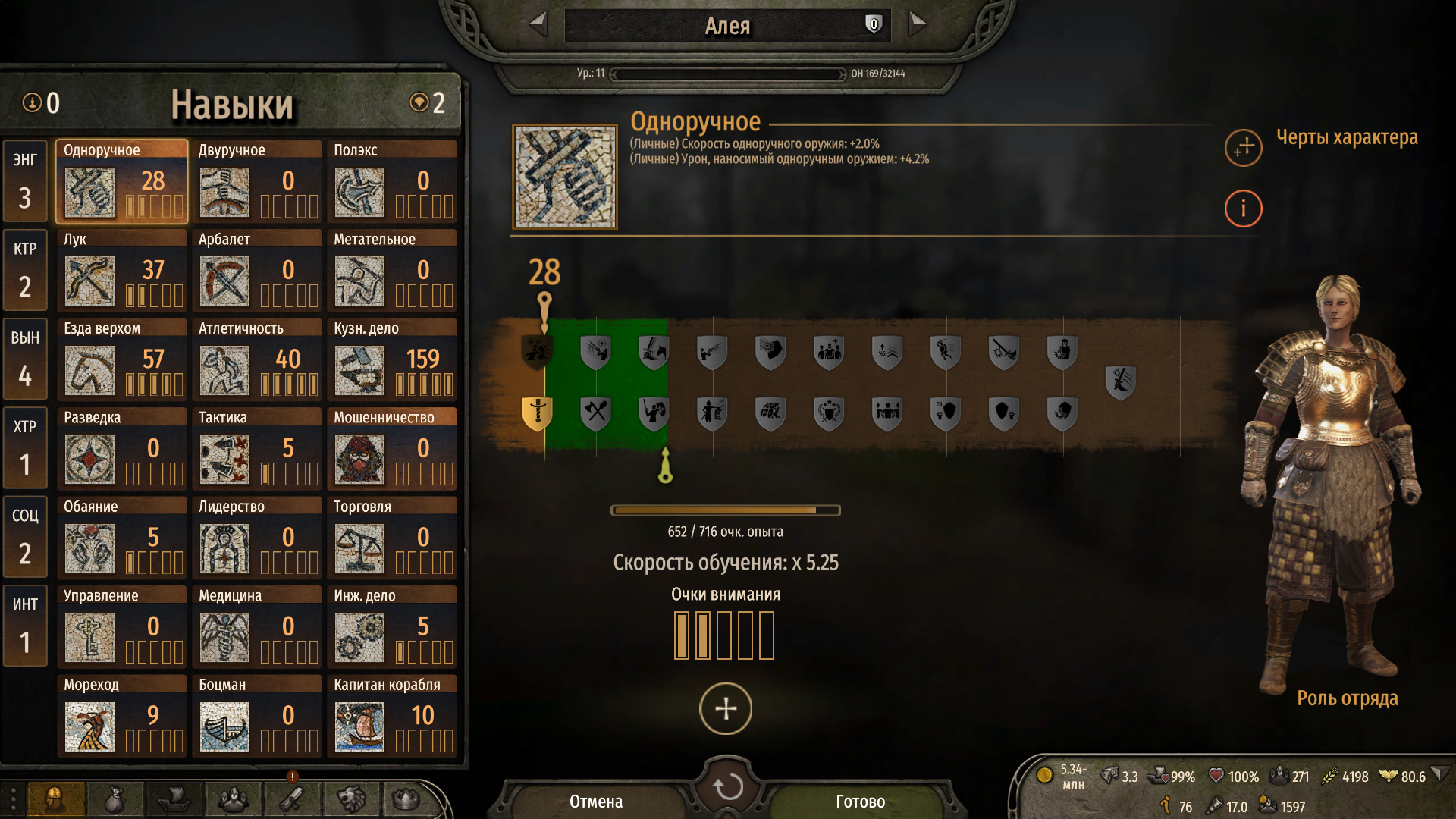This screenshot has height=819, width=1456.
Task: Open the Капитан корабля skill
Action: 392,717
